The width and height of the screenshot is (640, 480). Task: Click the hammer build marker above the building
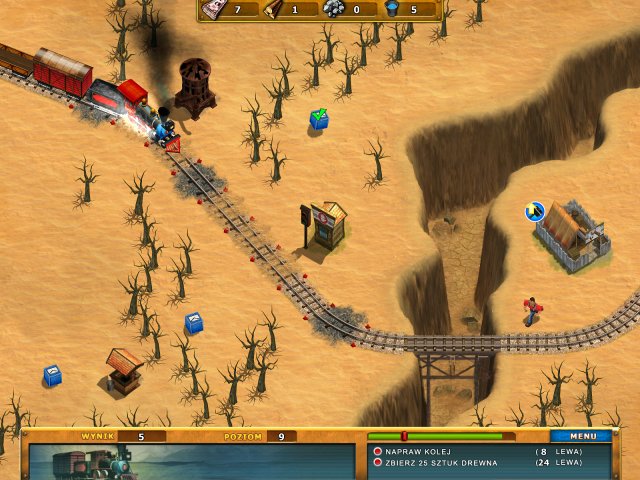coord(535,211)
